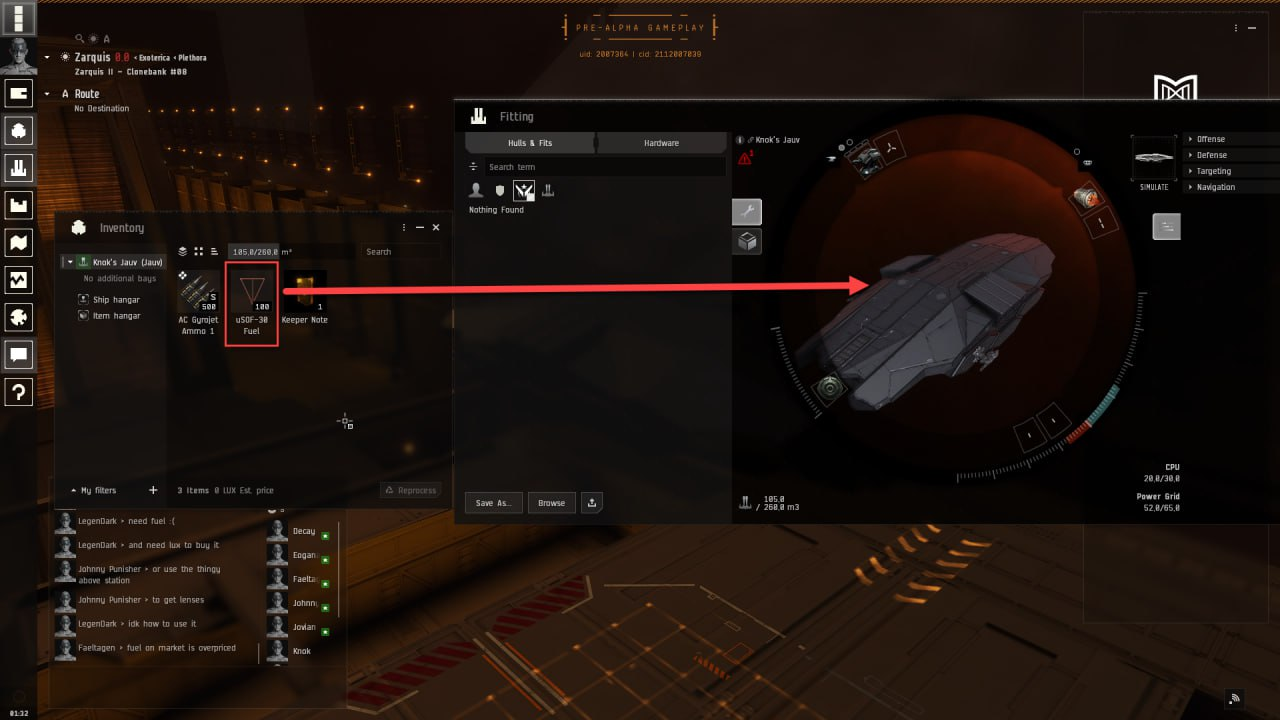Expand the Navigation stats panel

(1215, 187)
